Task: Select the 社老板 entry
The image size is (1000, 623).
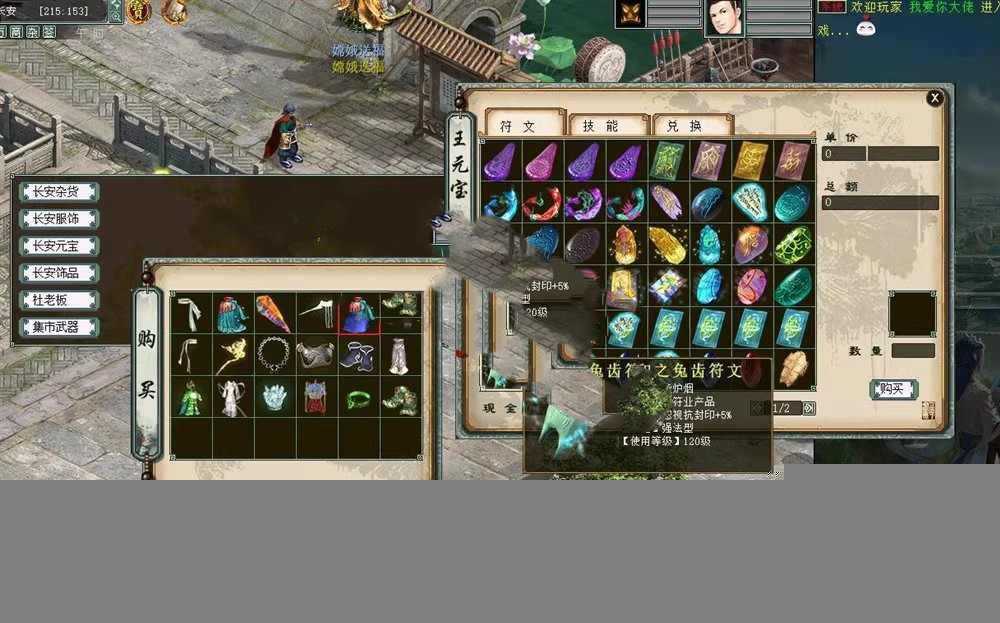Action: pos(59,300)
